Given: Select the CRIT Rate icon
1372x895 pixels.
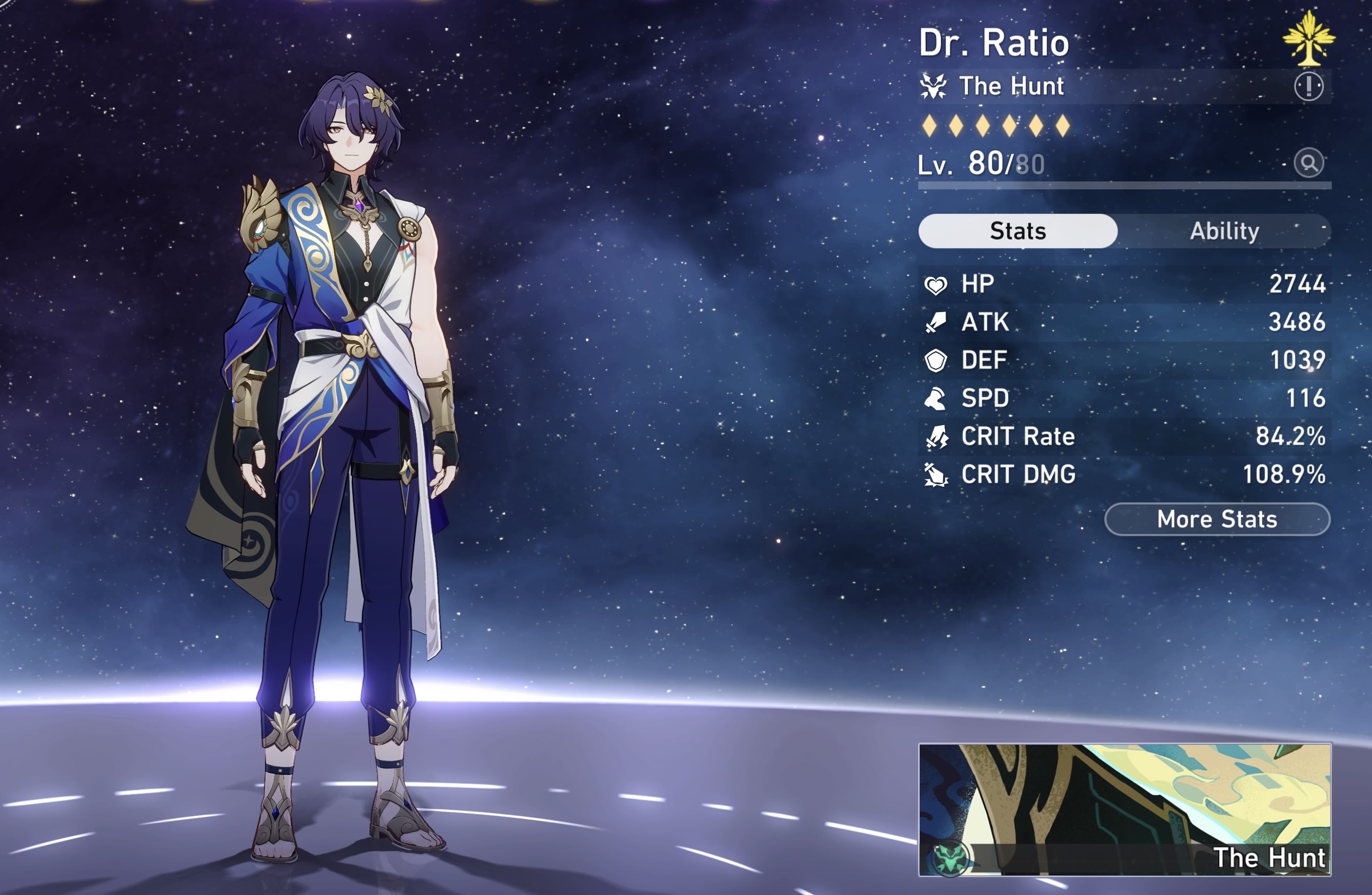Looking at the screenshot, I should 938,436.
